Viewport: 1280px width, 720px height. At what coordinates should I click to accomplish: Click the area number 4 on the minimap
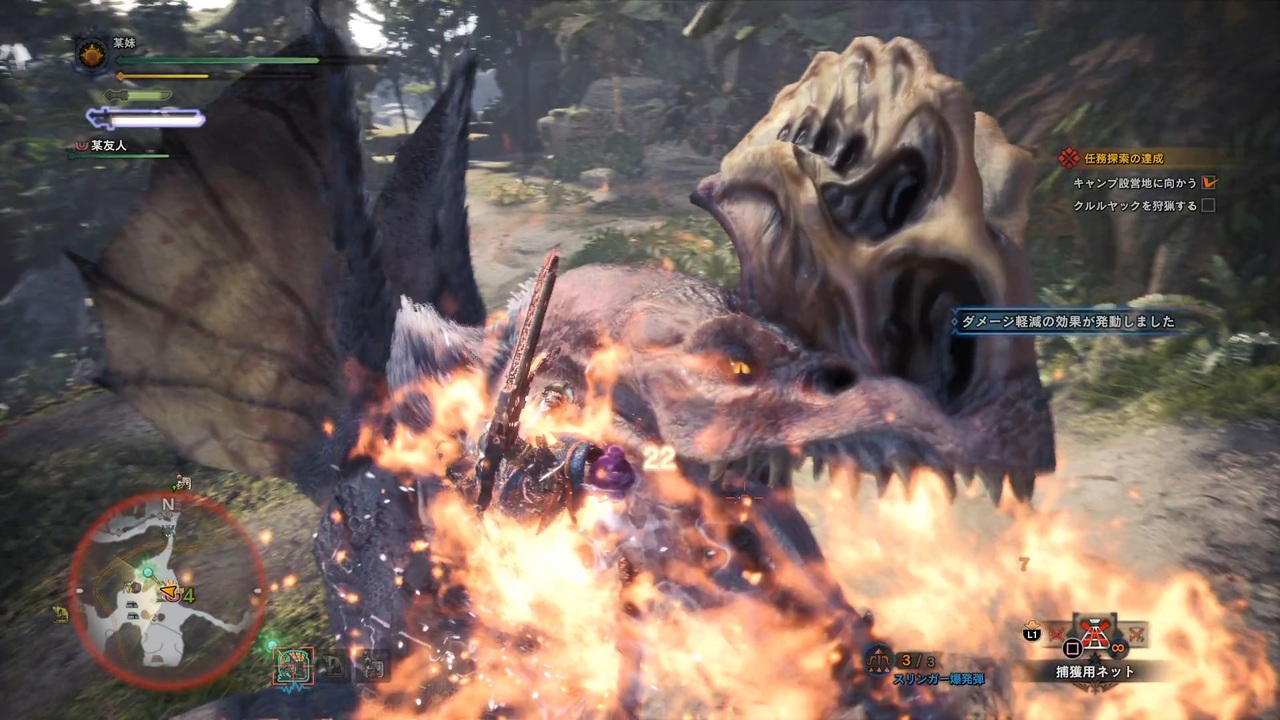[188, 595]
